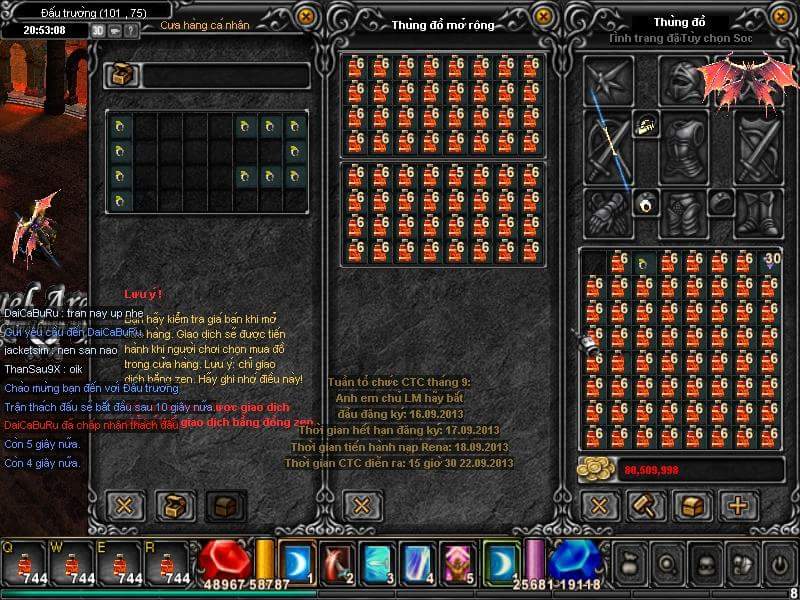Toggle the 3D view button
The height and width of the screenshot is (600, 800).
(98, 30)
